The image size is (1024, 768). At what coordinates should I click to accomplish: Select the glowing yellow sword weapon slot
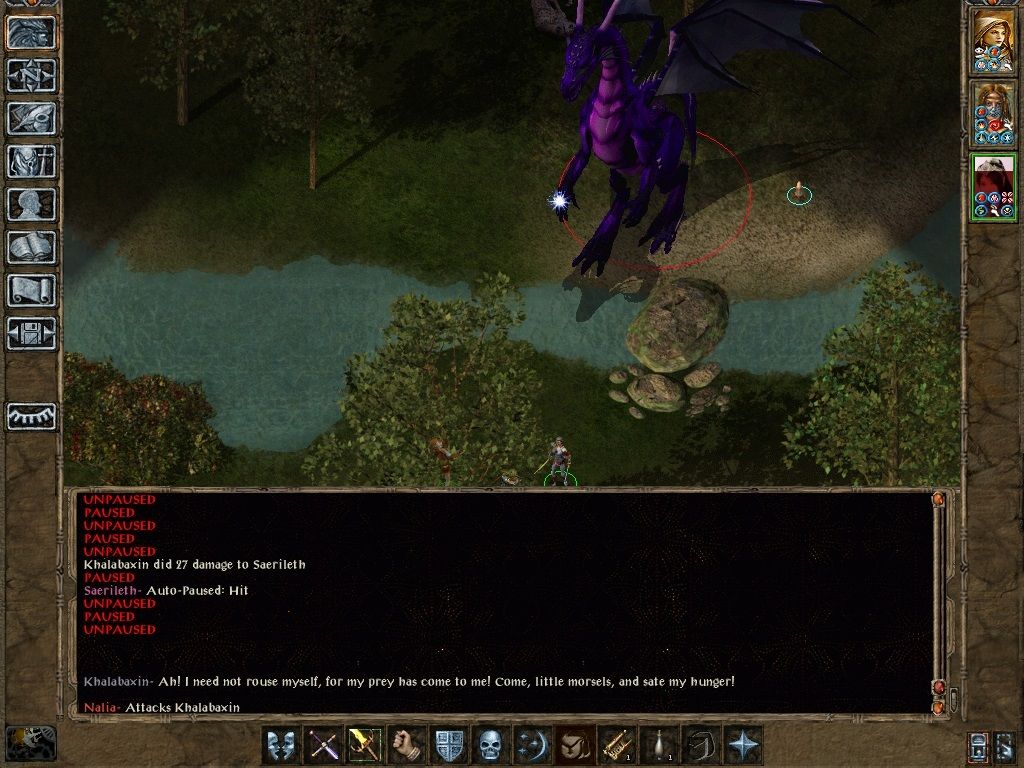364,745
